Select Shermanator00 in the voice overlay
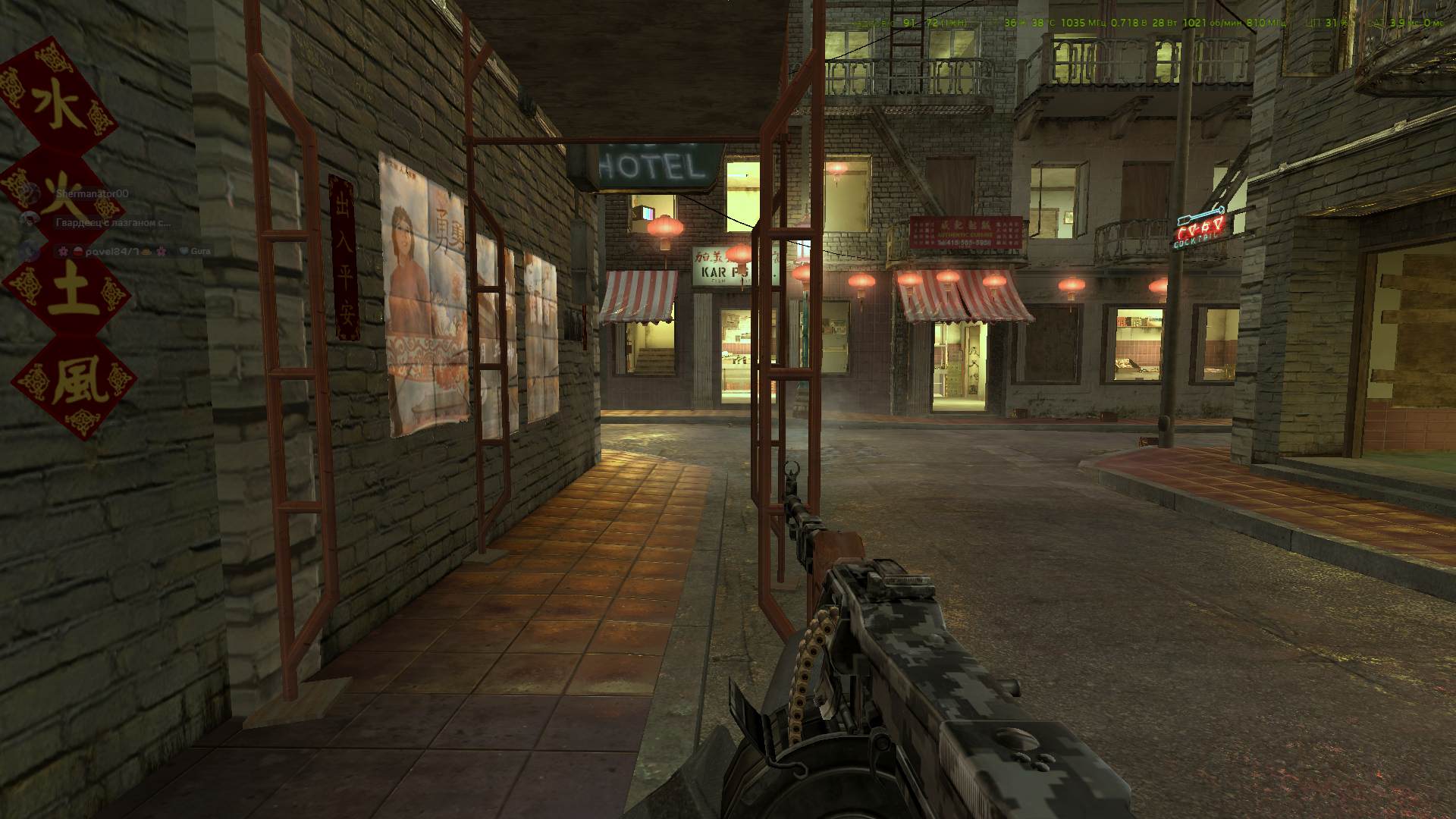Viewport: 1456px width, 819px height. (91, 194)
